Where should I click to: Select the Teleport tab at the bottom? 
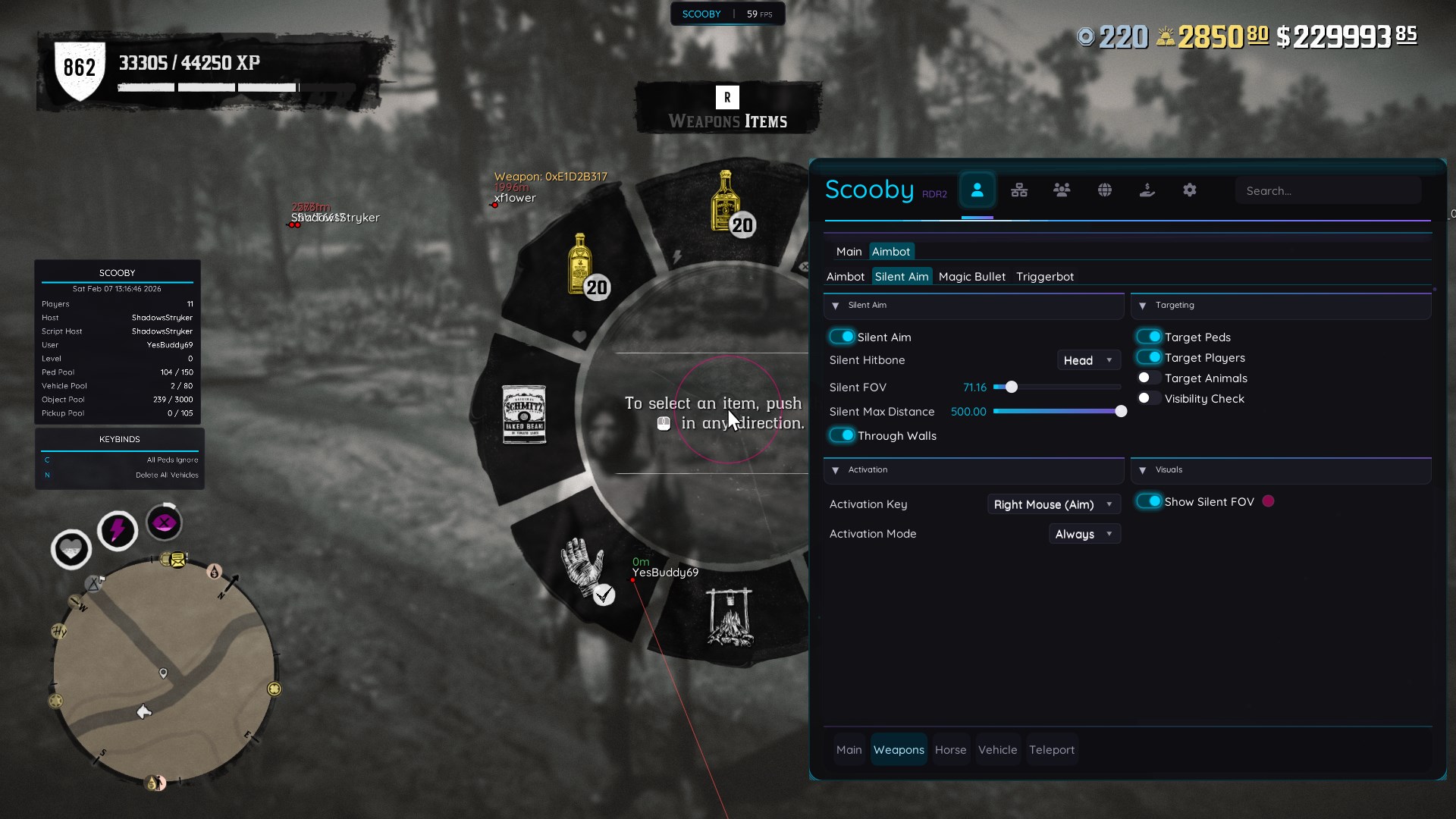coord(1051,750)
